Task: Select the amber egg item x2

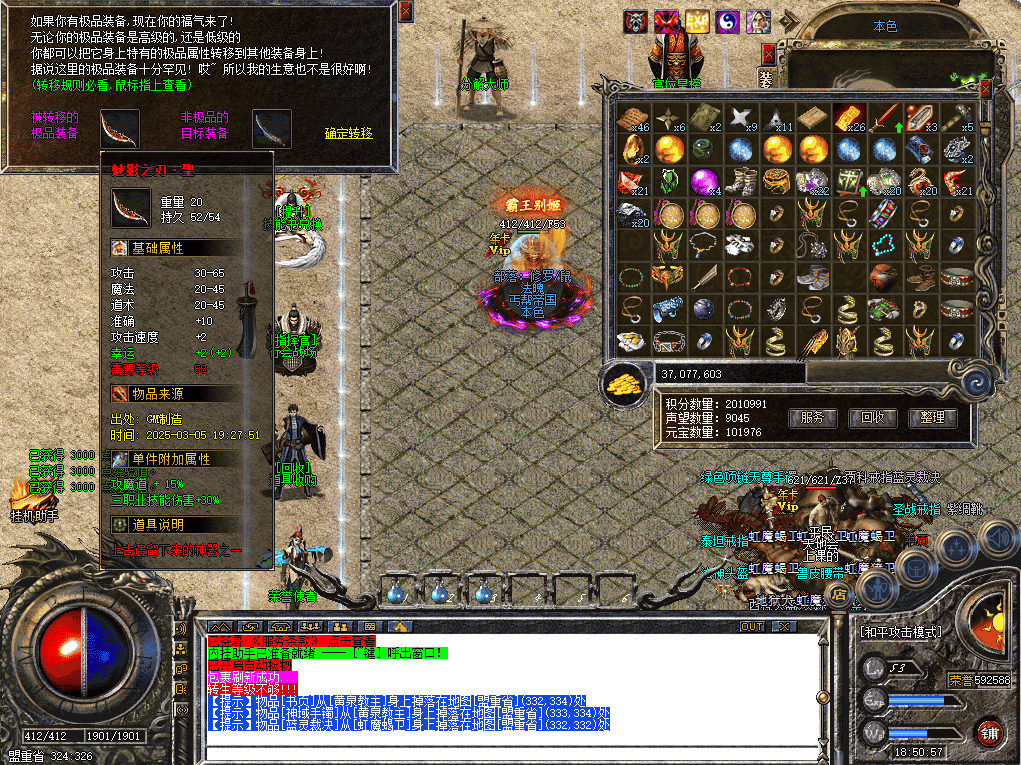Action: tap(633, 151)
